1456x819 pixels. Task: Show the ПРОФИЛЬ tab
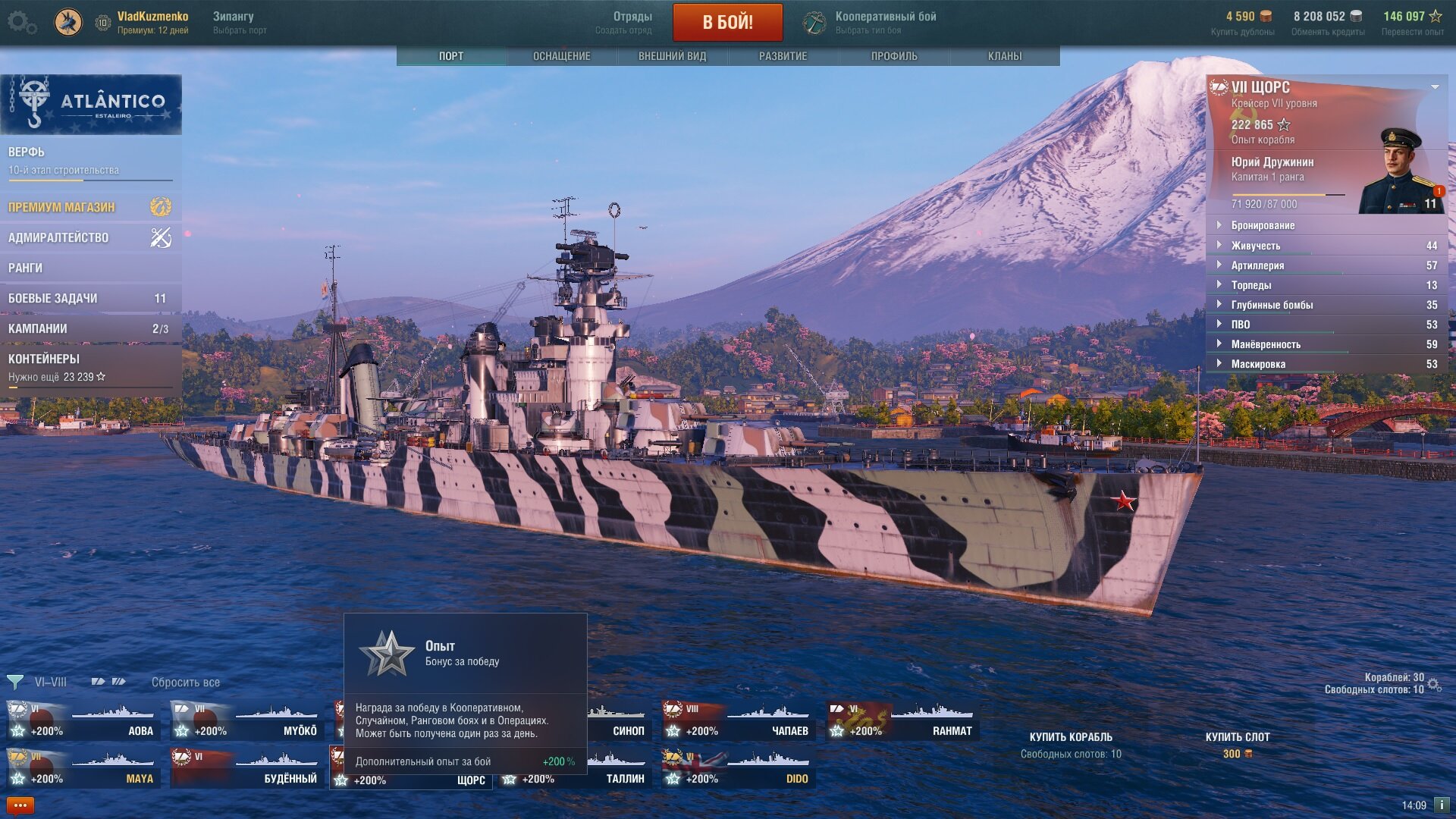point(893,56)
